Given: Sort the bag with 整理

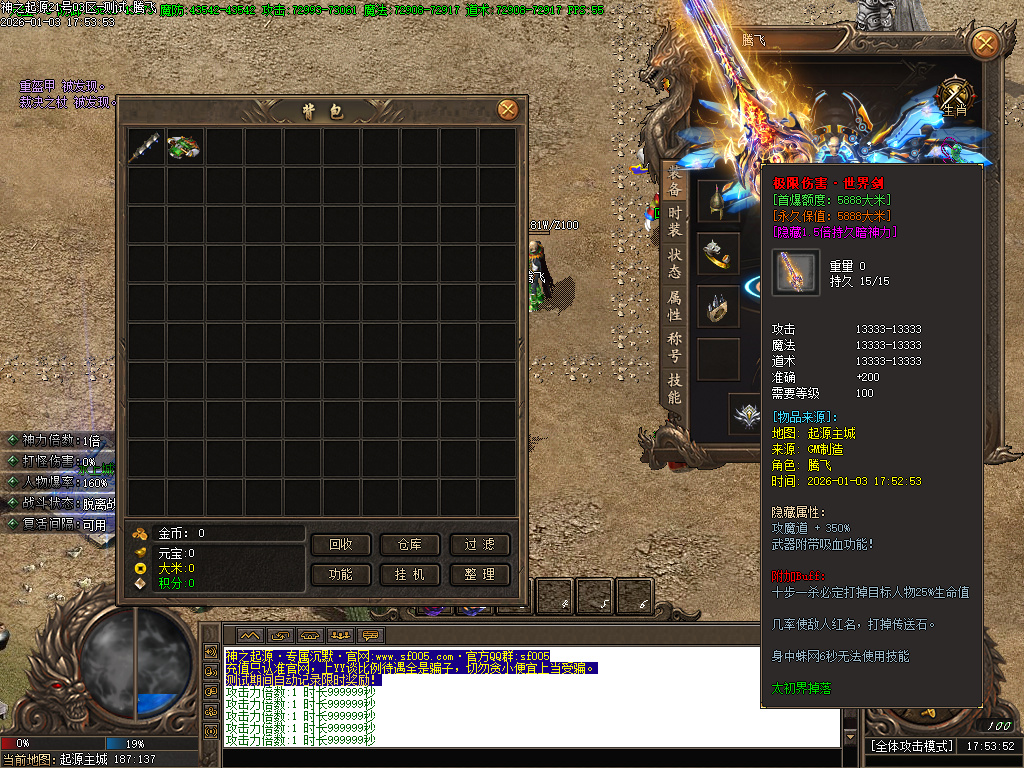Looking at the screenshot, I should tap(479, 575).
